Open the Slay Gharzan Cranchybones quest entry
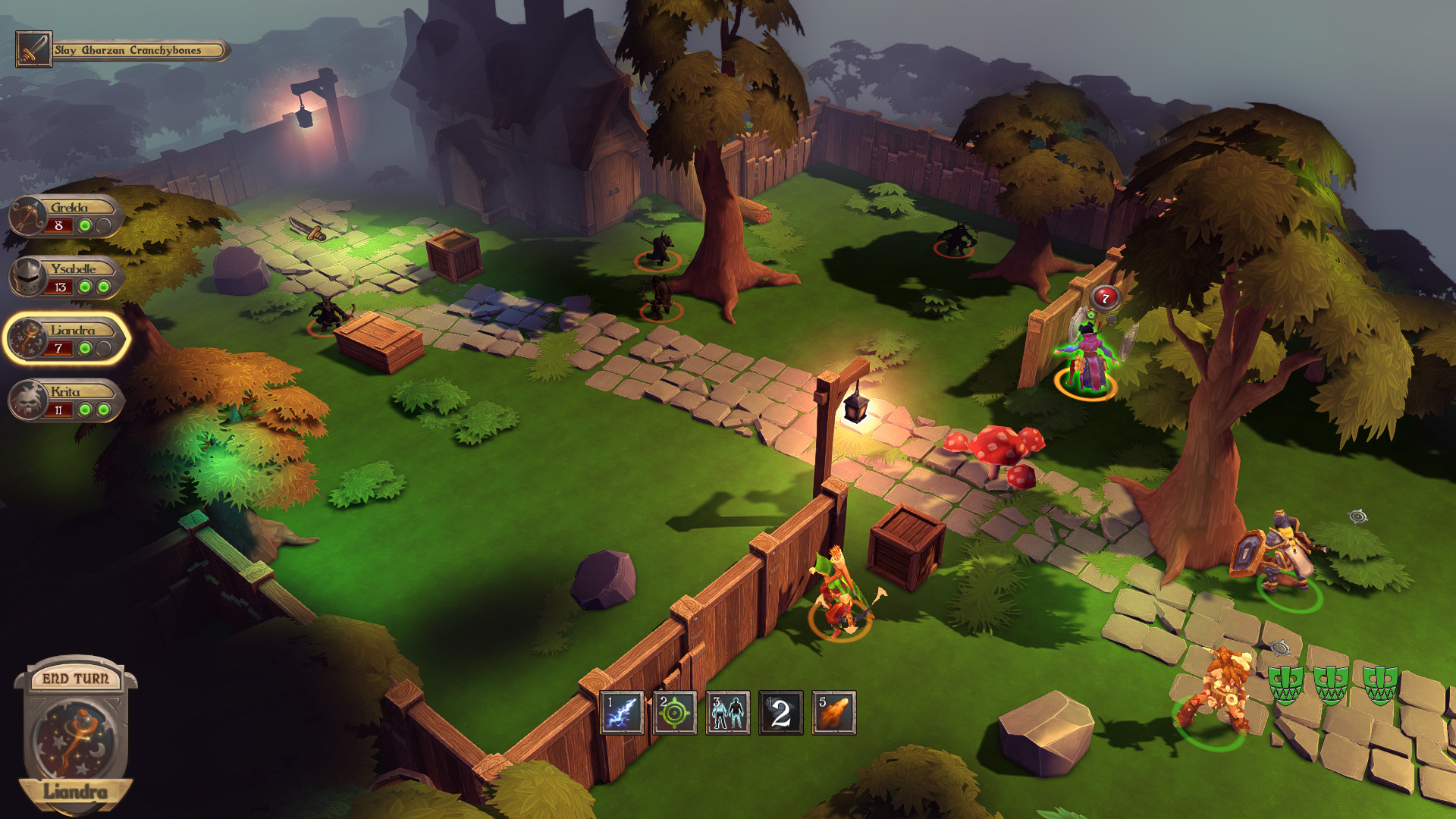1456x819 pixels. [x=127, y=50]
